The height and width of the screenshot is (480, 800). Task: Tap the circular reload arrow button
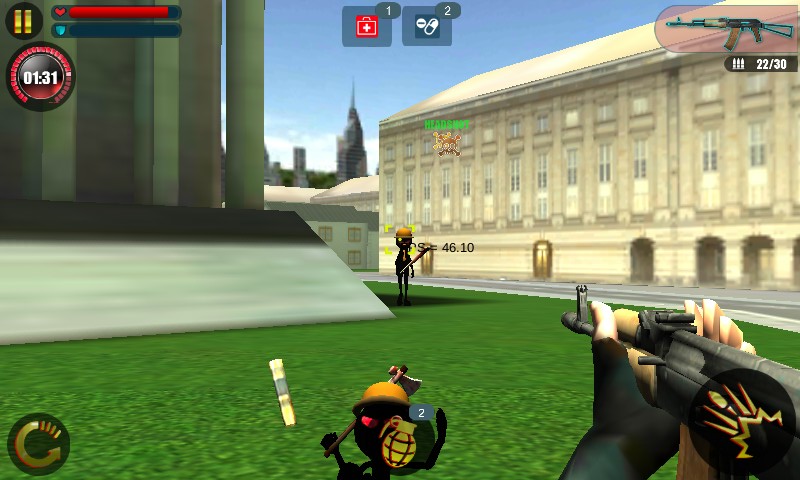(x=38, y=443)
